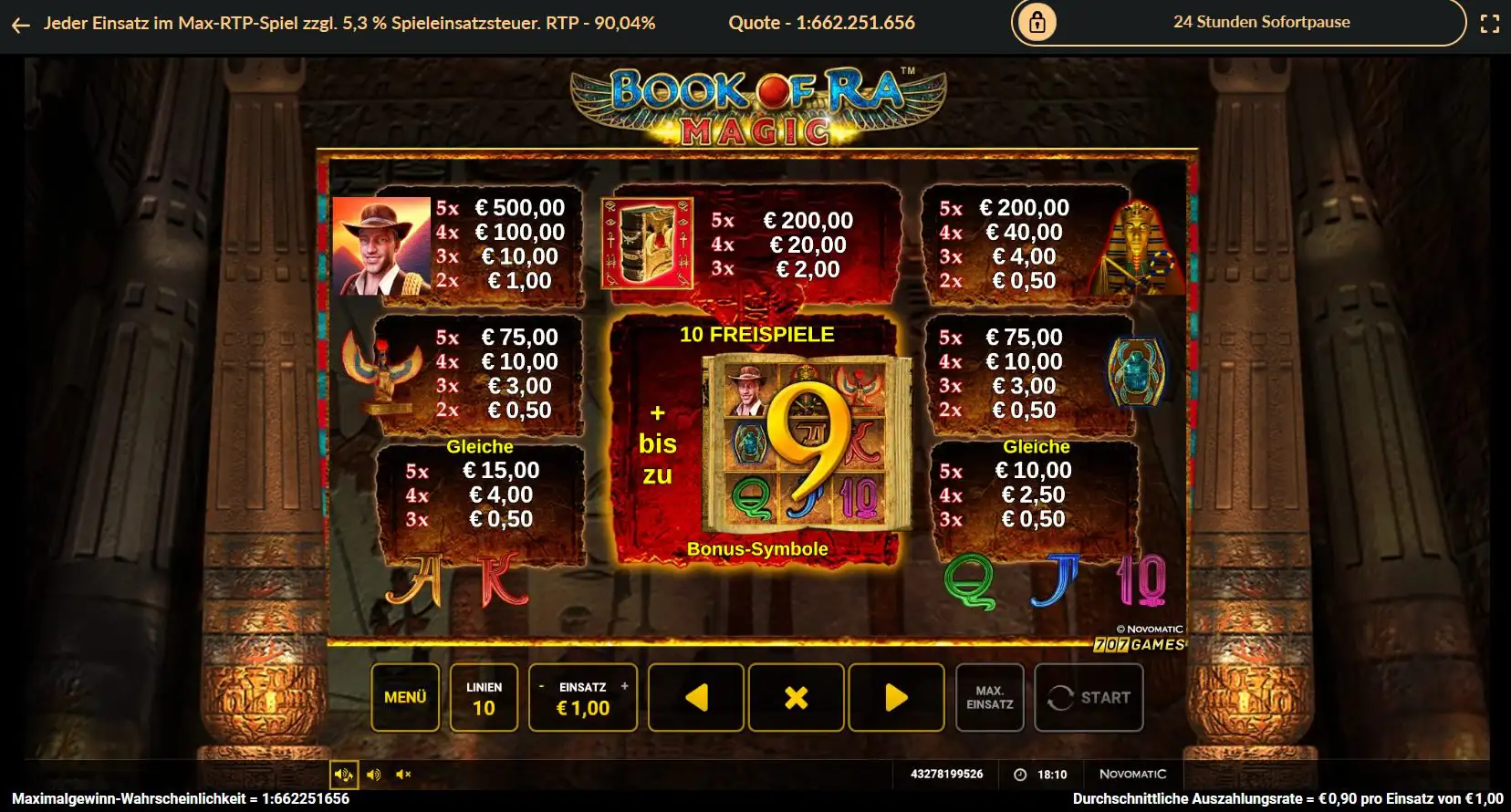Open the Linien selector showing 10 lines
This screenshot has height=812, width=1511.
[485, 697]
